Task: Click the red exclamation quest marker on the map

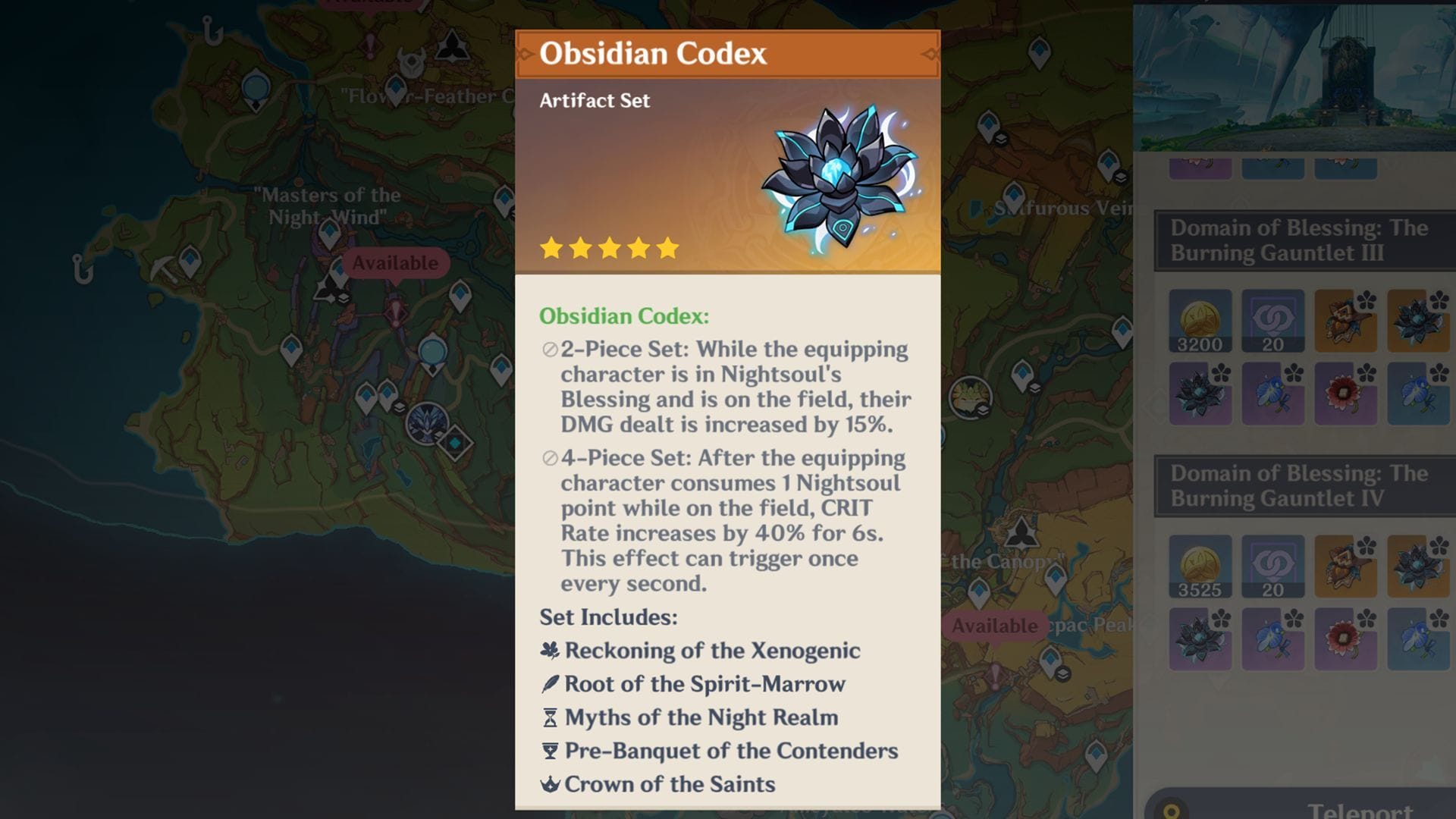Action: 369,44
